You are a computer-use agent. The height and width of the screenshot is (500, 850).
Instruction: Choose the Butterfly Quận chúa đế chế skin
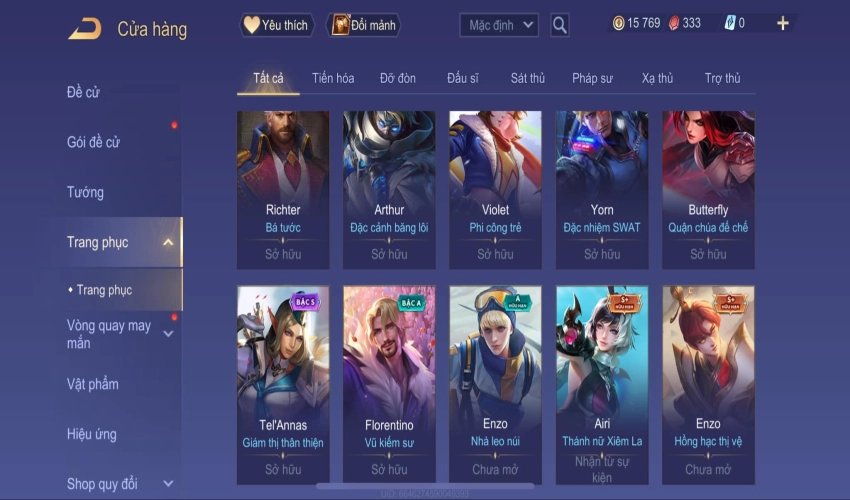(x=708, y=190)
